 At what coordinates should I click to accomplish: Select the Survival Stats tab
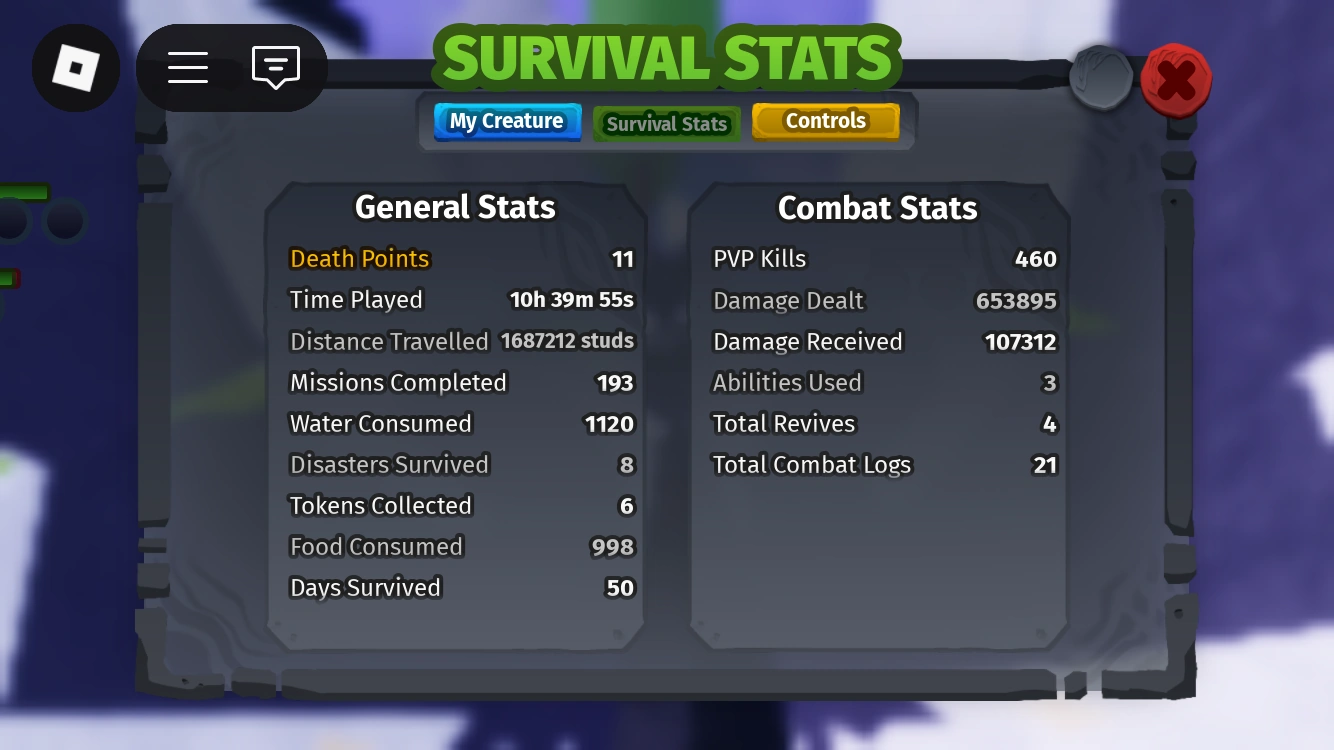click(x=666, y=123)
